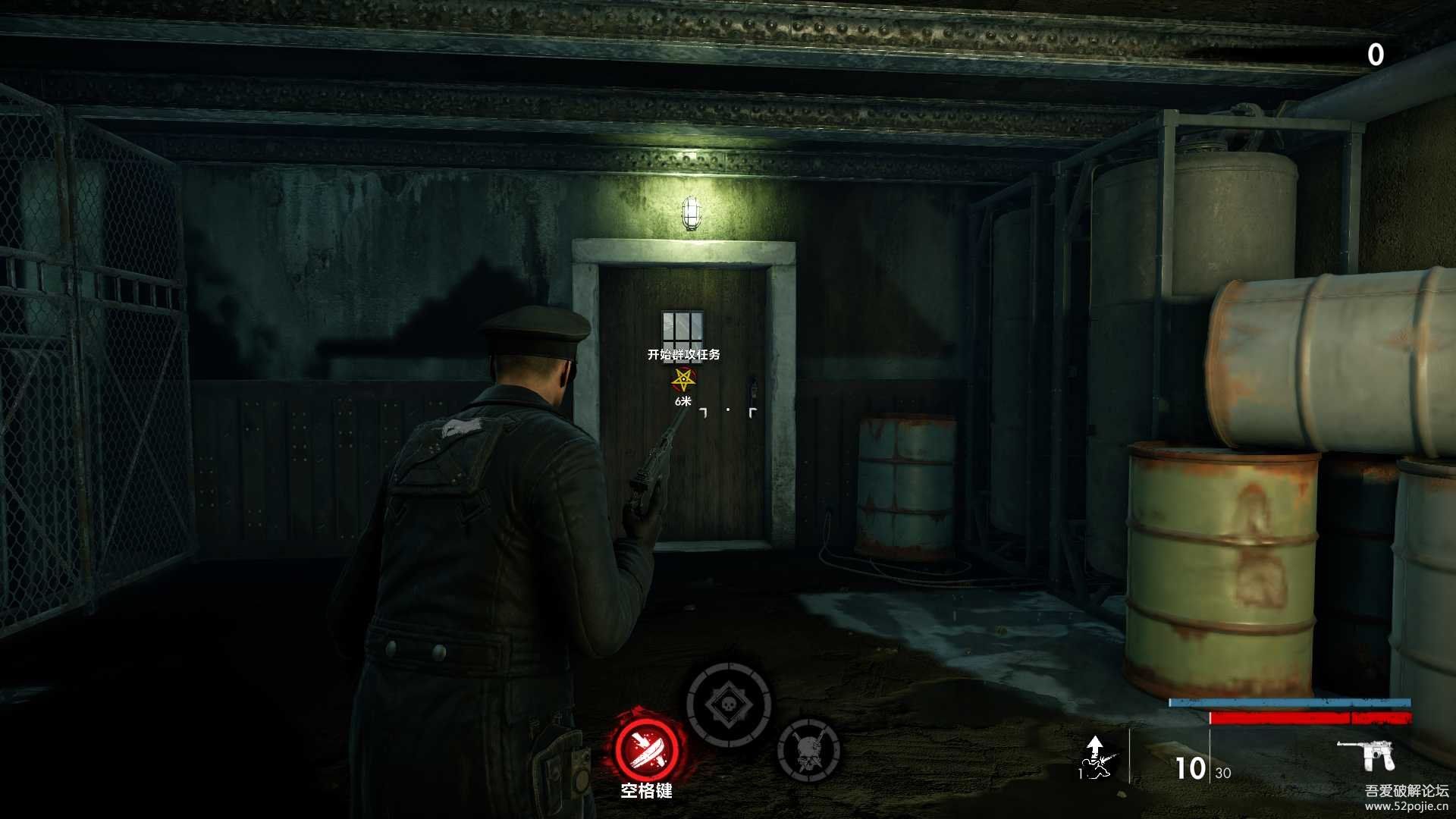Click the pentagram horde mission marker
Viewport: 1456px width, 819px height.
click(684, 378)
